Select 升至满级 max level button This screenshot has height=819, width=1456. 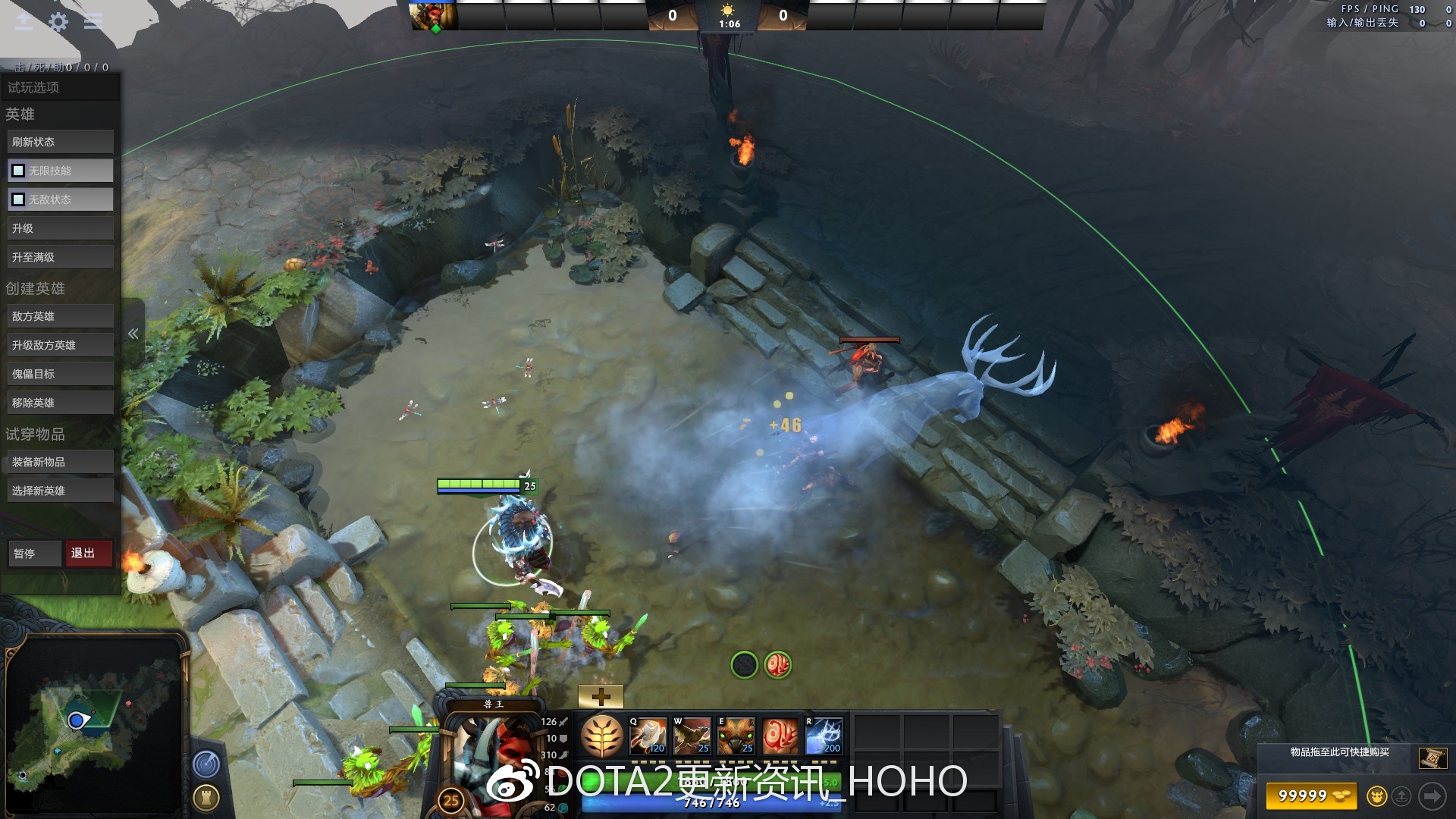pyautogui.click(x=61, y=257)
